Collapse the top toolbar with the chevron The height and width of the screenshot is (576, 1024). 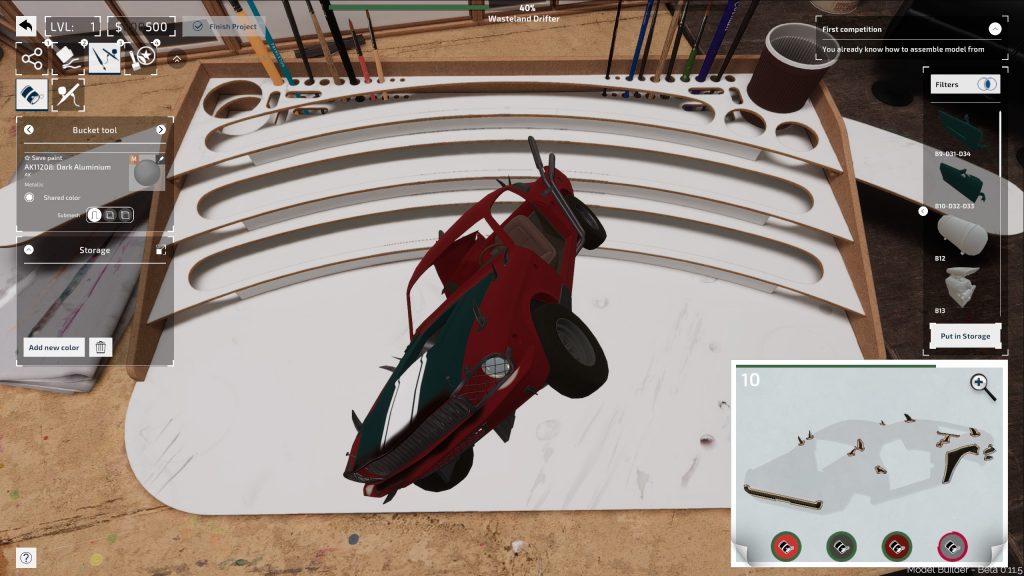[x=177, y=59]
